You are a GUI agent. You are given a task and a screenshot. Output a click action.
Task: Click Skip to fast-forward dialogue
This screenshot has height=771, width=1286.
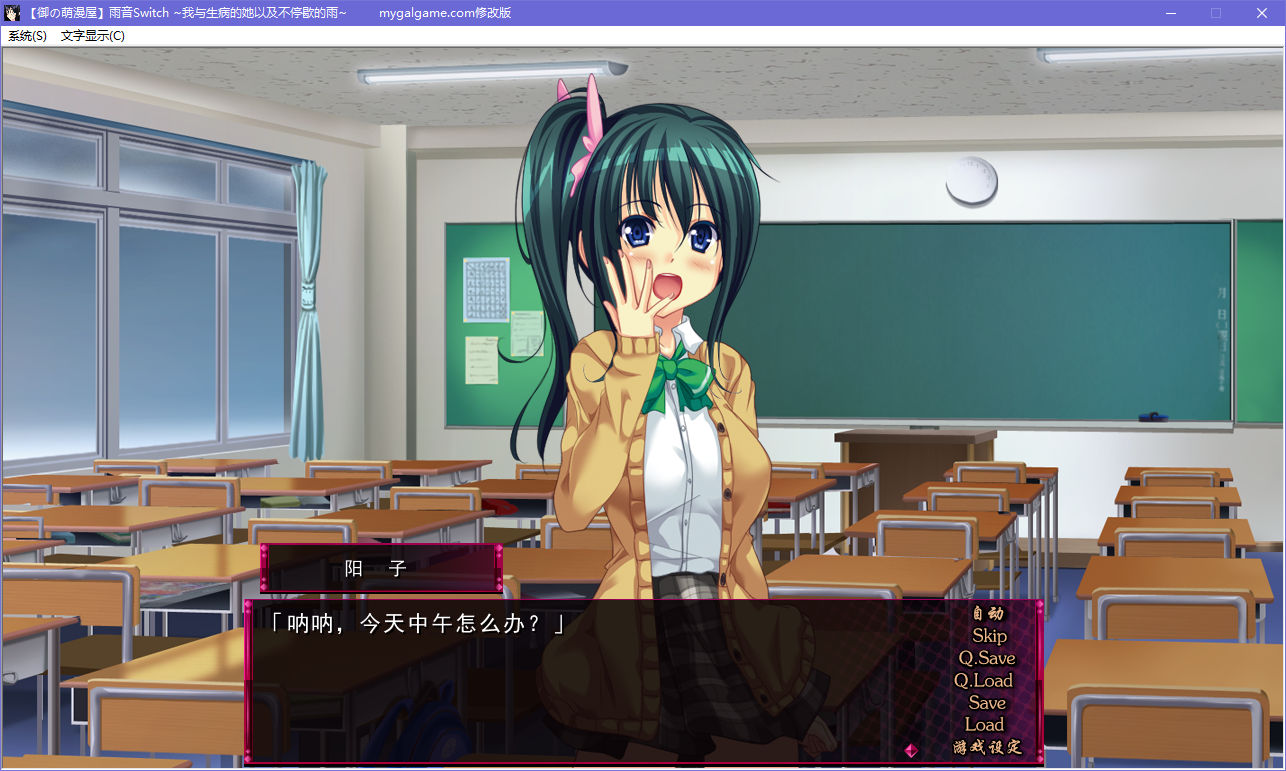coord(989,636)
